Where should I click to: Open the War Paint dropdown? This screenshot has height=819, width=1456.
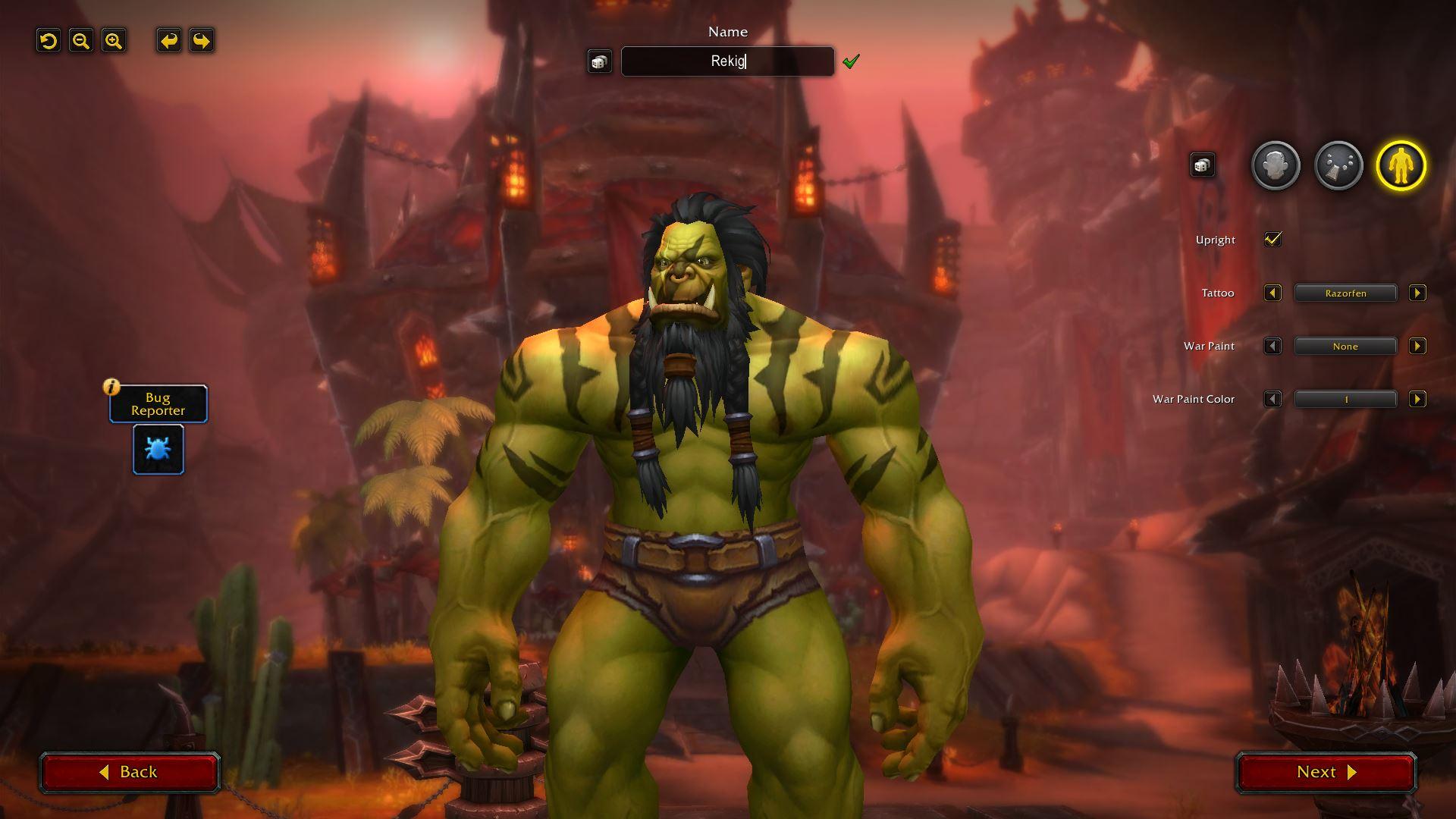coord(1345,346)
